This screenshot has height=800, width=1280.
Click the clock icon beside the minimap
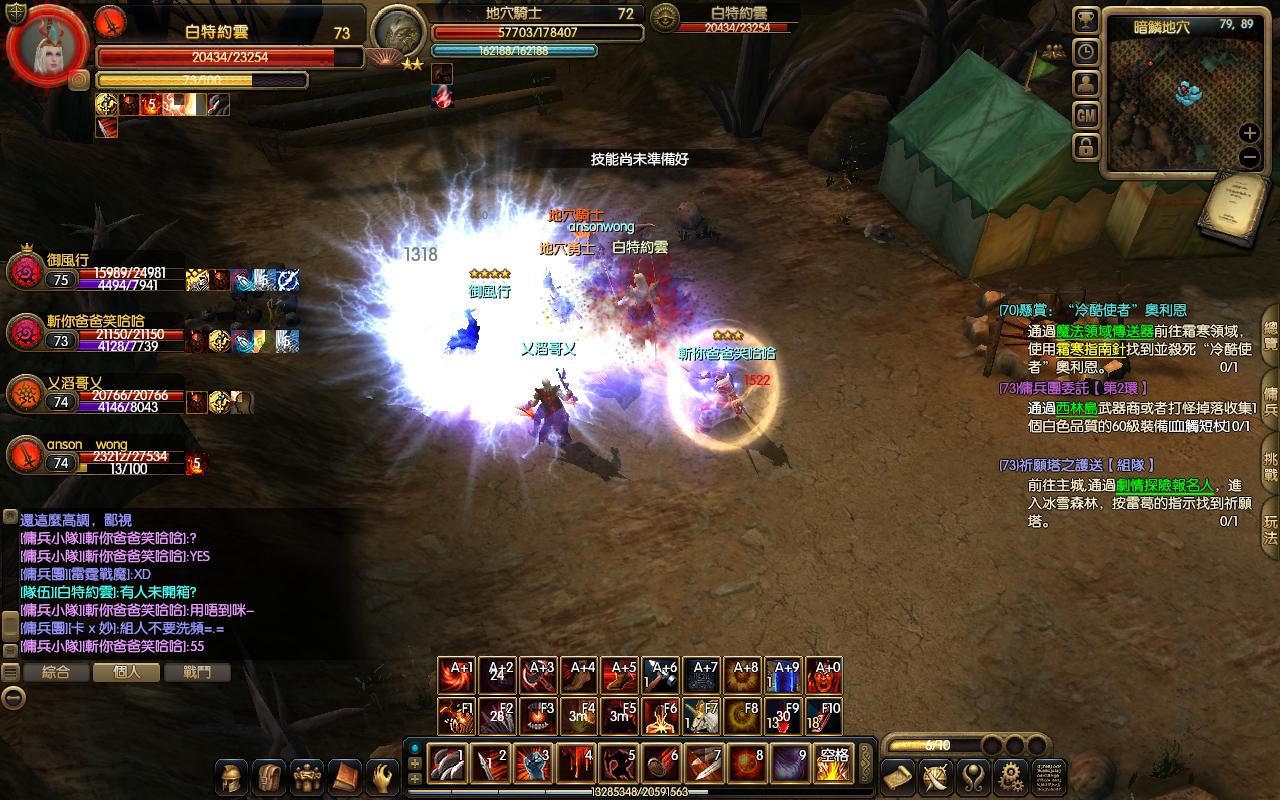point(1086,52)
